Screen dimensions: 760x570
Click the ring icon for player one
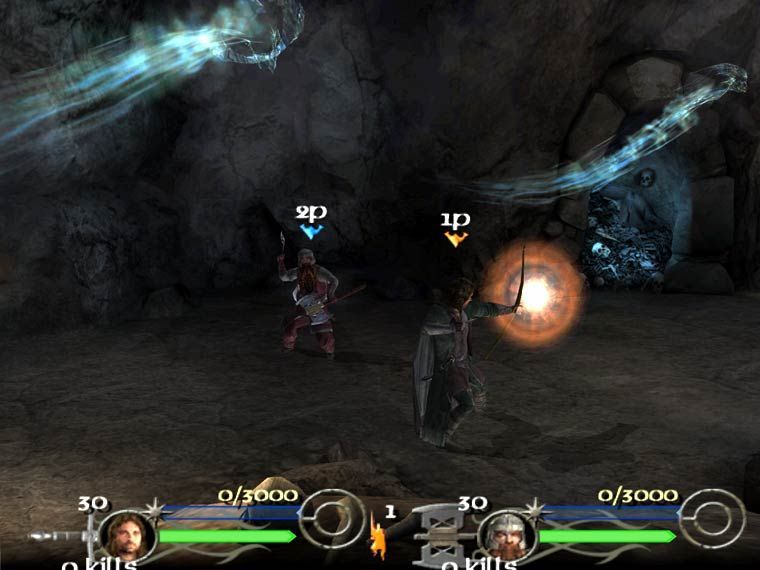click(330, 517)
